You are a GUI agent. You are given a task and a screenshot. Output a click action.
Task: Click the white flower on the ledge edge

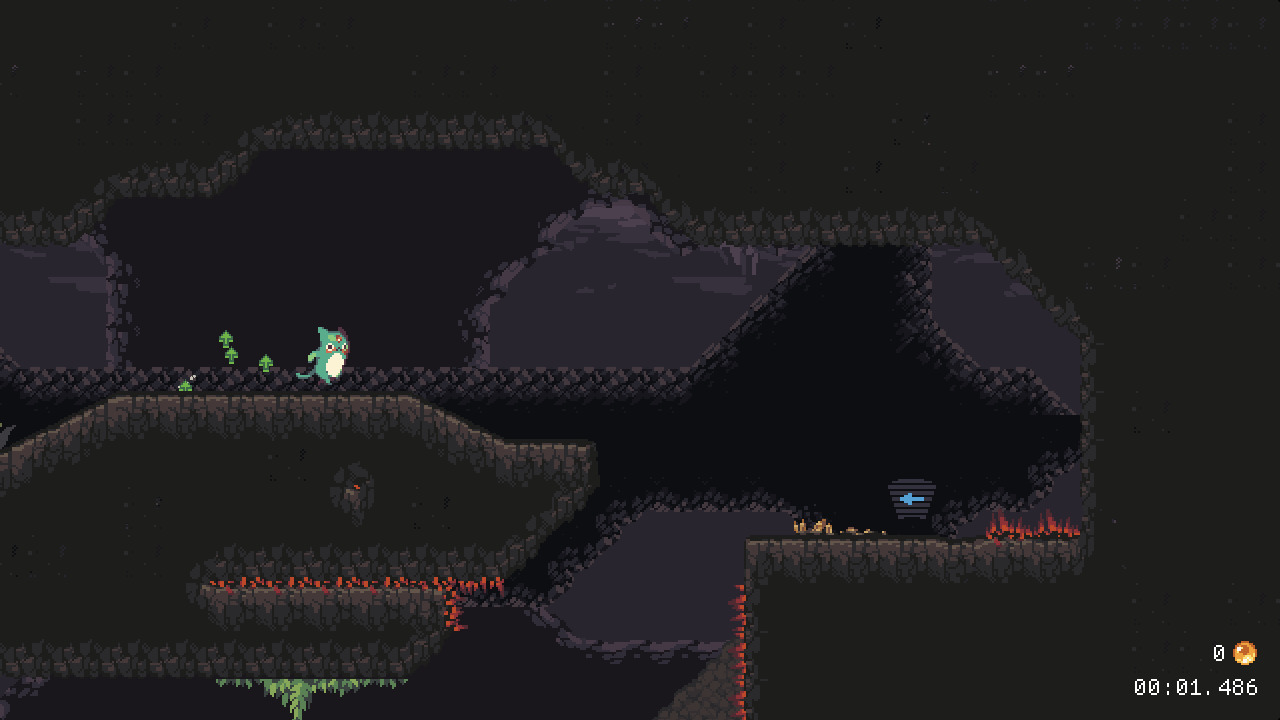coord(192,376)
